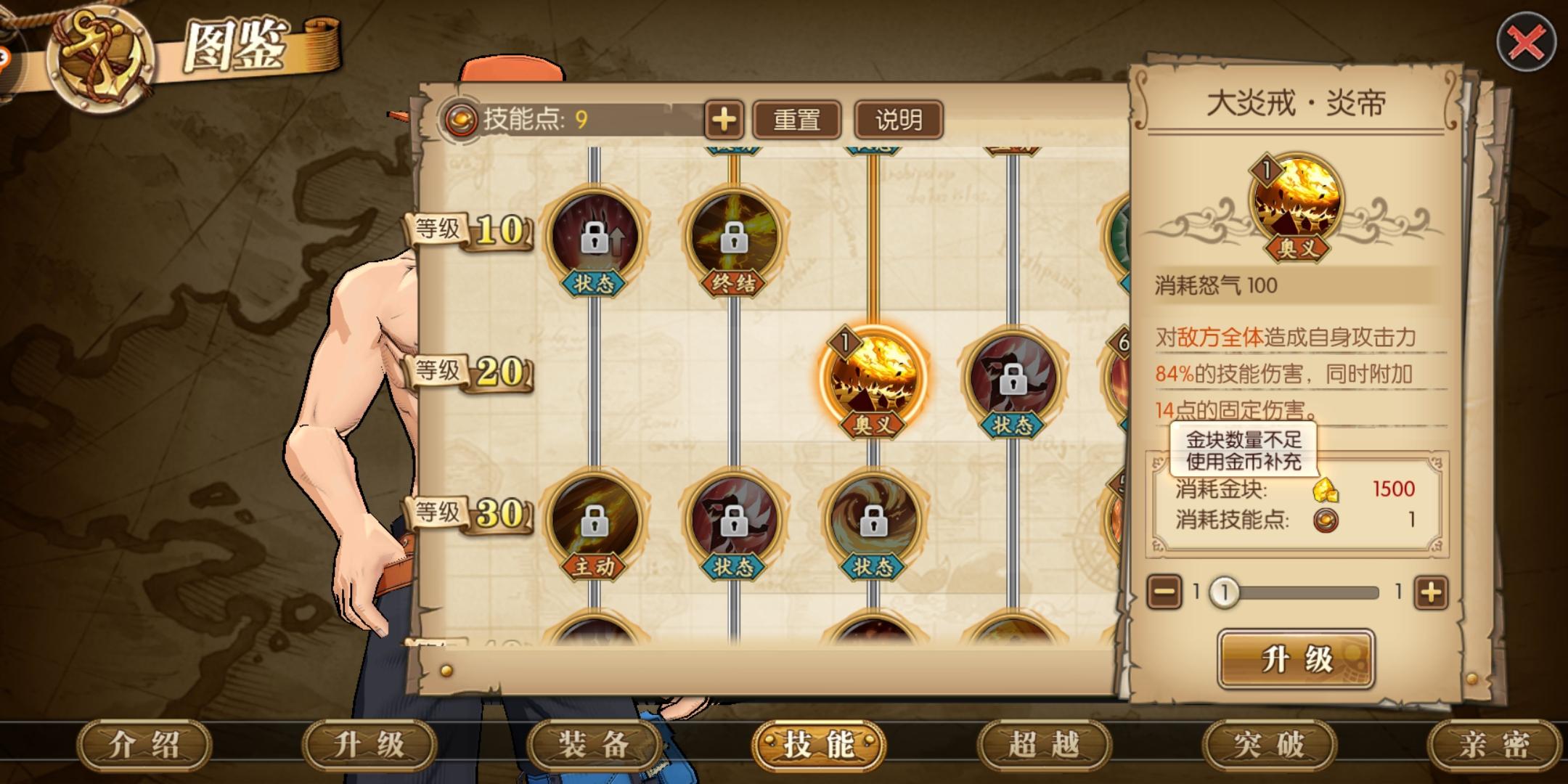Choose the locked 主动 skill icon
The width and height of the screenshot is (1568, 784).
594,520
